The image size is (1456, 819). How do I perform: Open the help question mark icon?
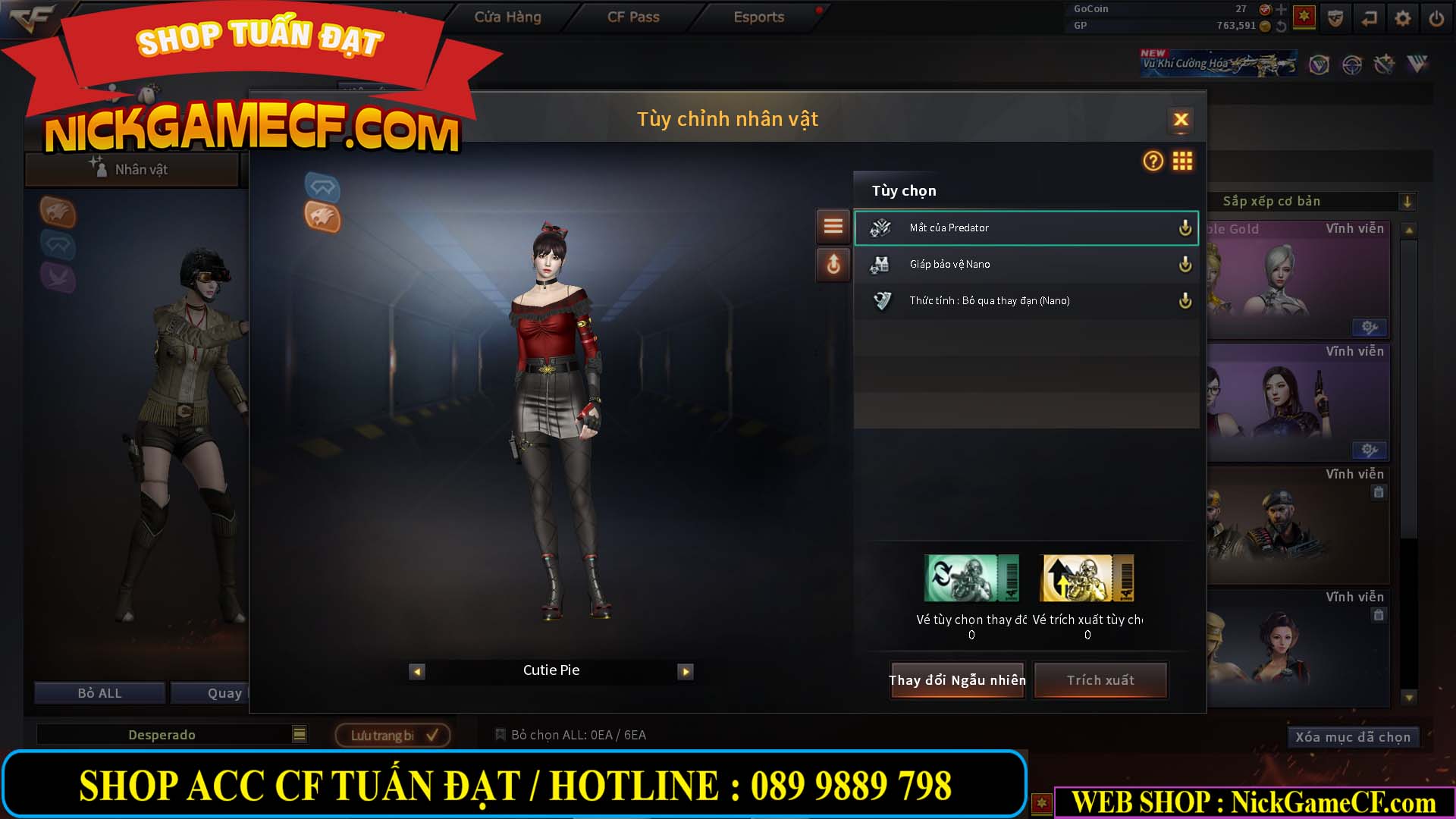[x=1152, y=162]
